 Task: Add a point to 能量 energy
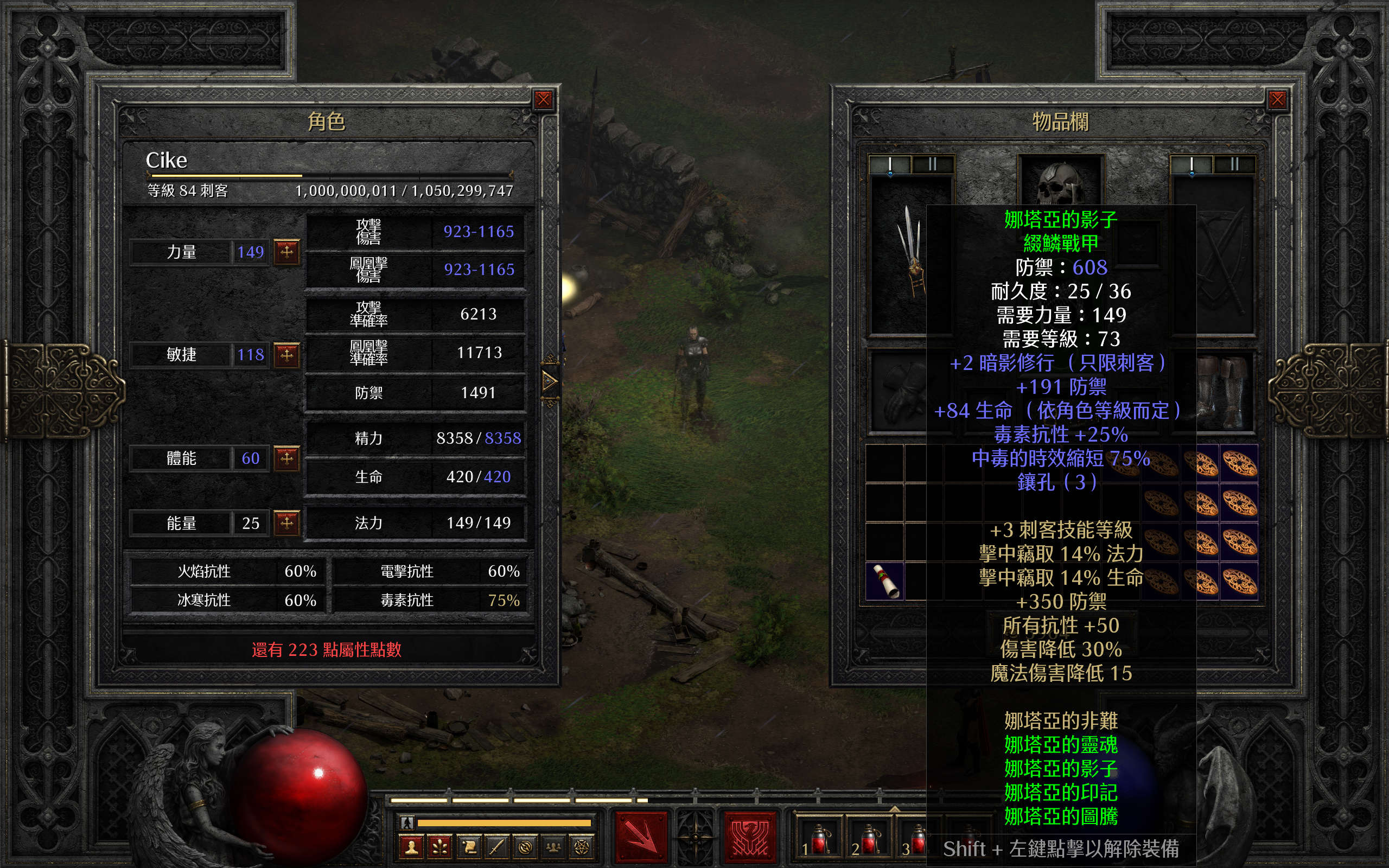coord(286,522)
